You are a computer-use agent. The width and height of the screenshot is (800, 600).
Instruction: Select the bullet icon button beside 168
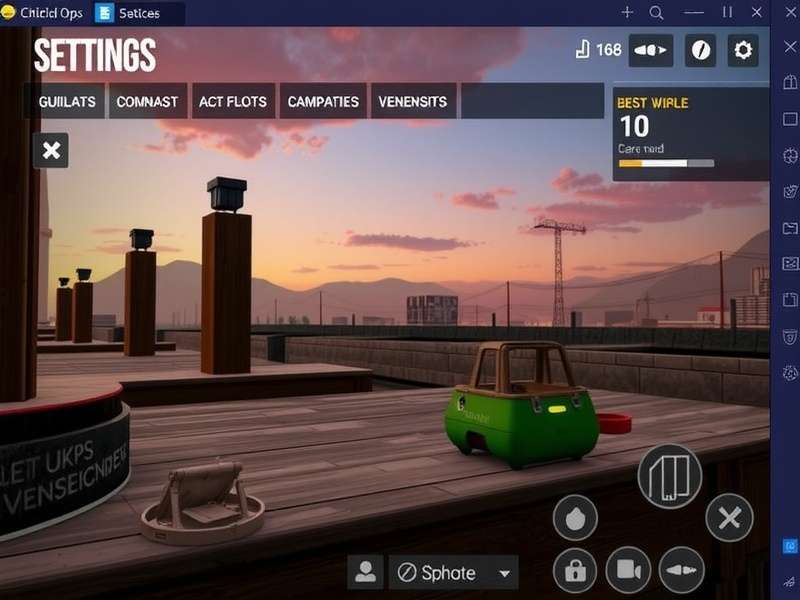pos(651,50)
